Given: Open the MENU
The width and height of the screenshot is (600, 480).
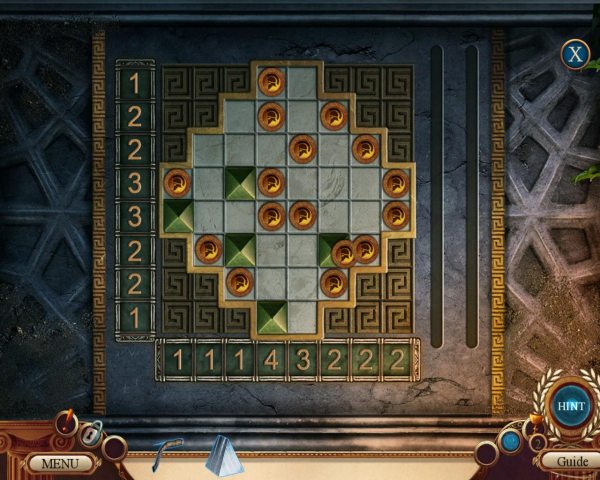Looking at the screenshot, I should 59,463.
